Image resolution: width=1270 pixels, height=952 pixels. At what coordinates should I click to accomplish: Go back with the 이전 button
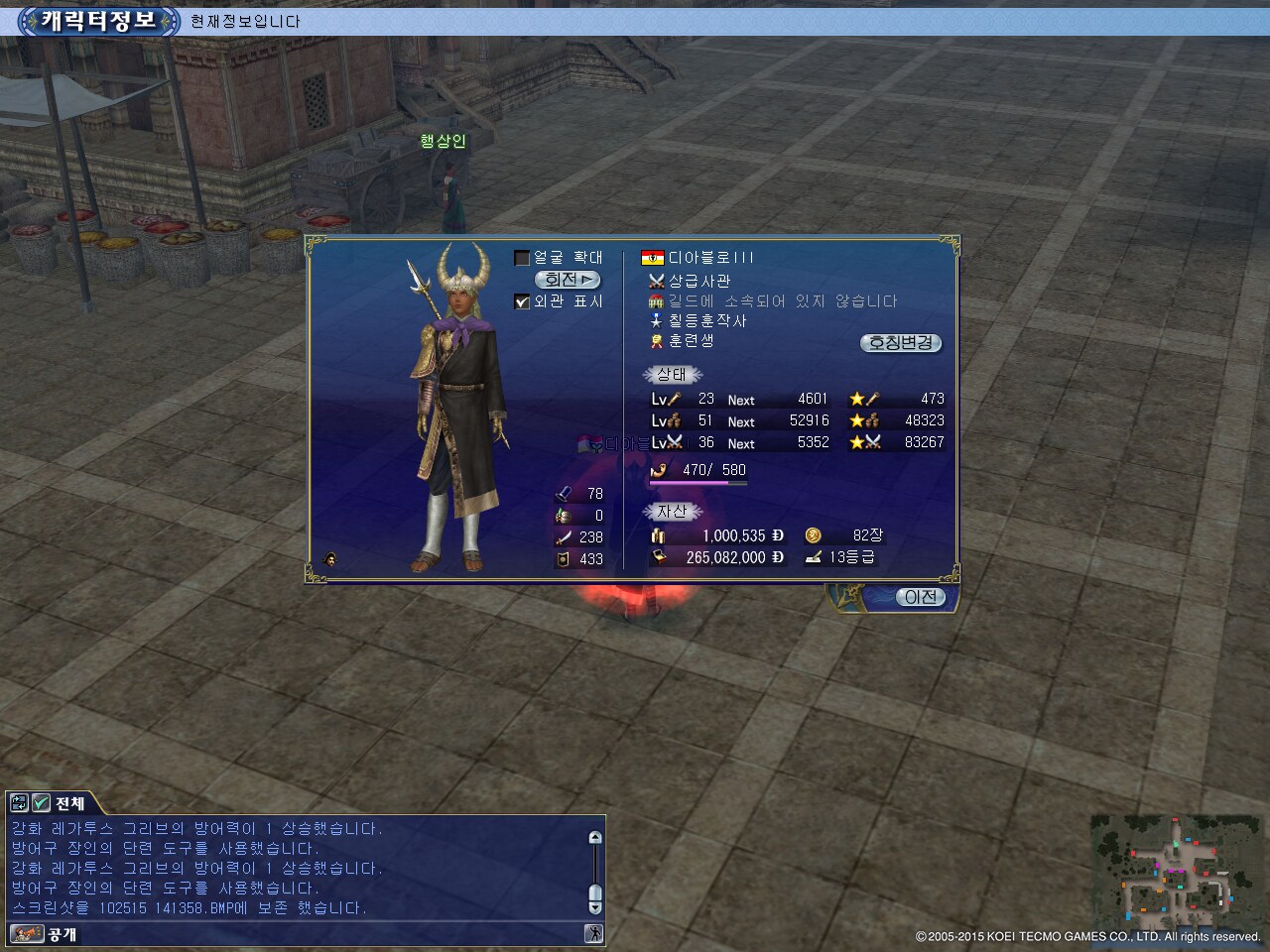click(920, 597)
